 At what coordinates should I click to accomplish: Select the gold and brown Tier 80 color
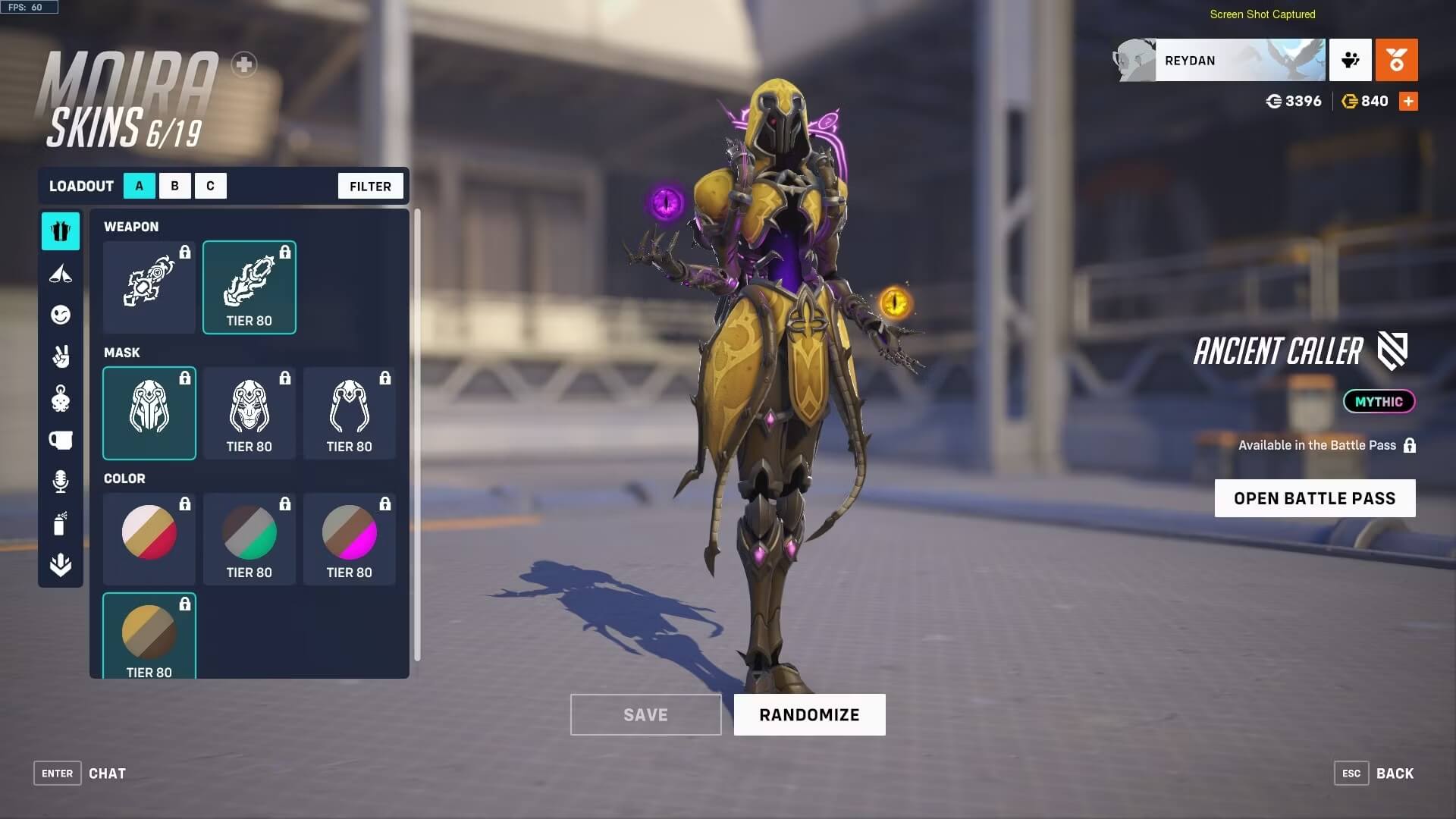coord(149,635)
